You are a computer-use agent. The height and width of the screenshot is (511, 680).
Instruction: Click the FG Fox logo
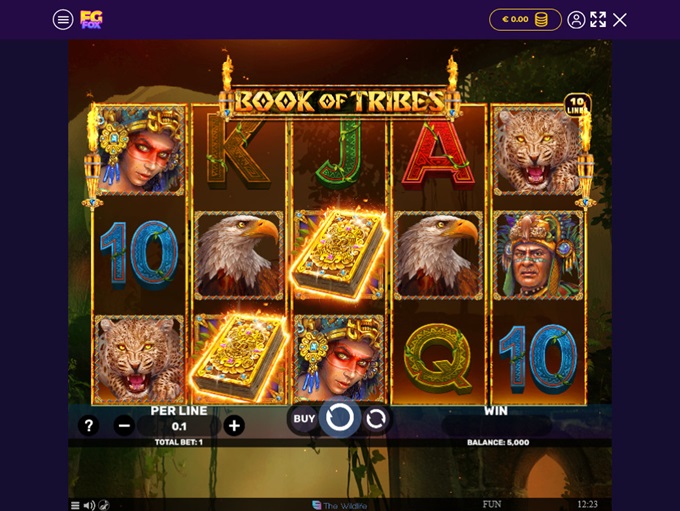(91, 19)
